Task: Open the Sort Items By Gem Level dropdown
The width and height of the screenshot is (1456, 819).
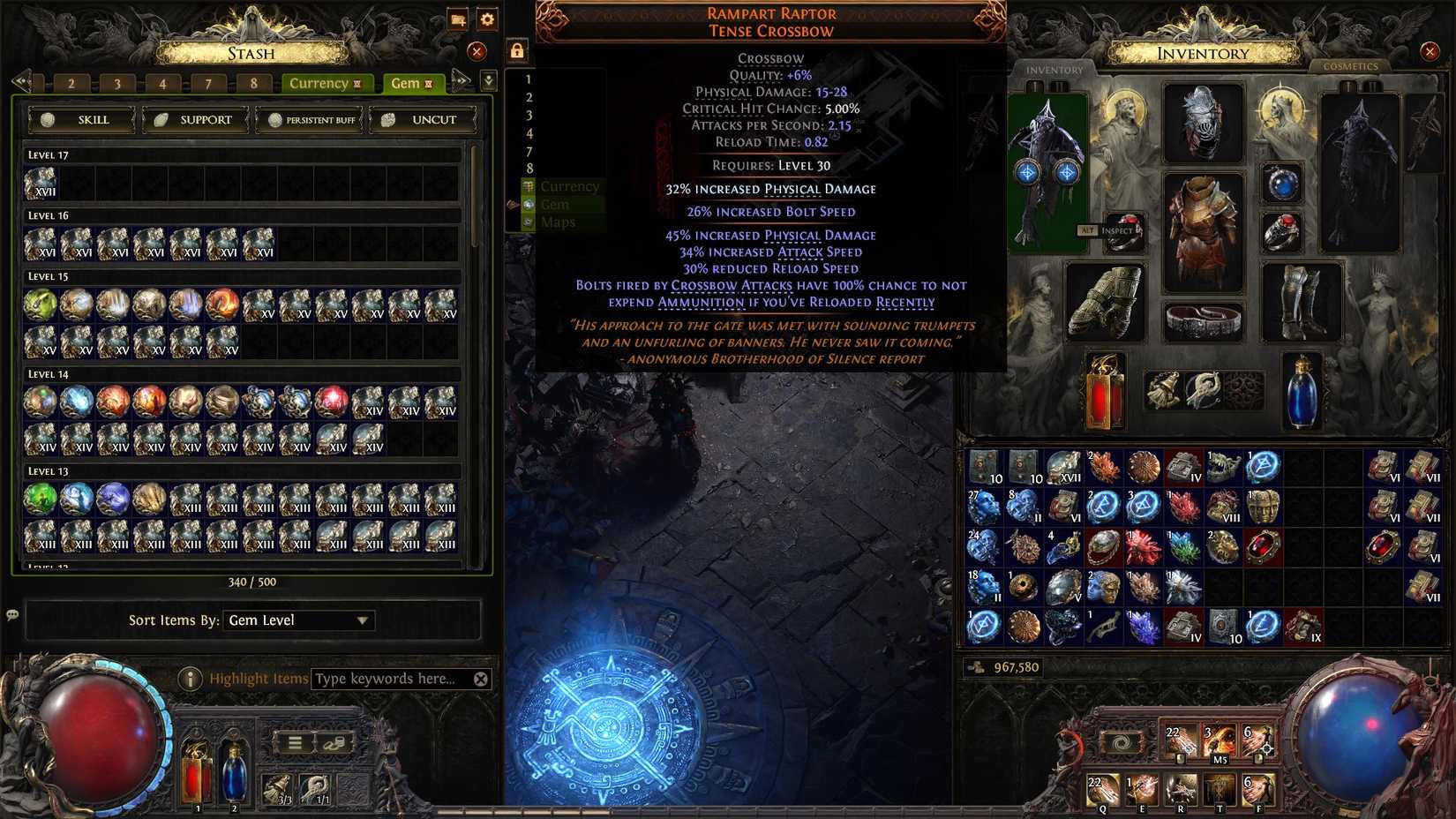Action: point(298,620)
